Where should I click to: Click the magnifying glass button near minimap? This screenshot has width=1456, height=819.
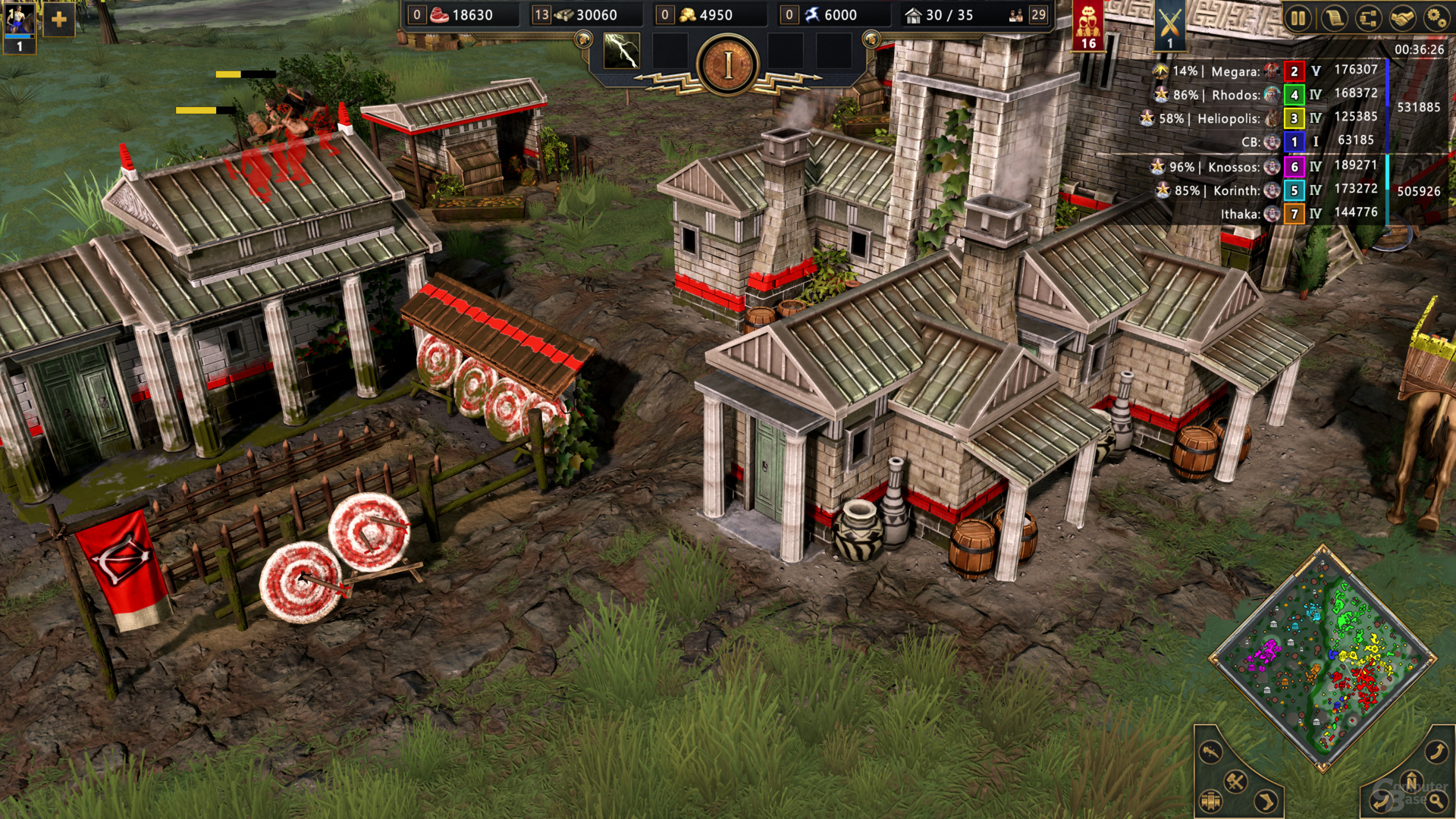coord(1436,801)
